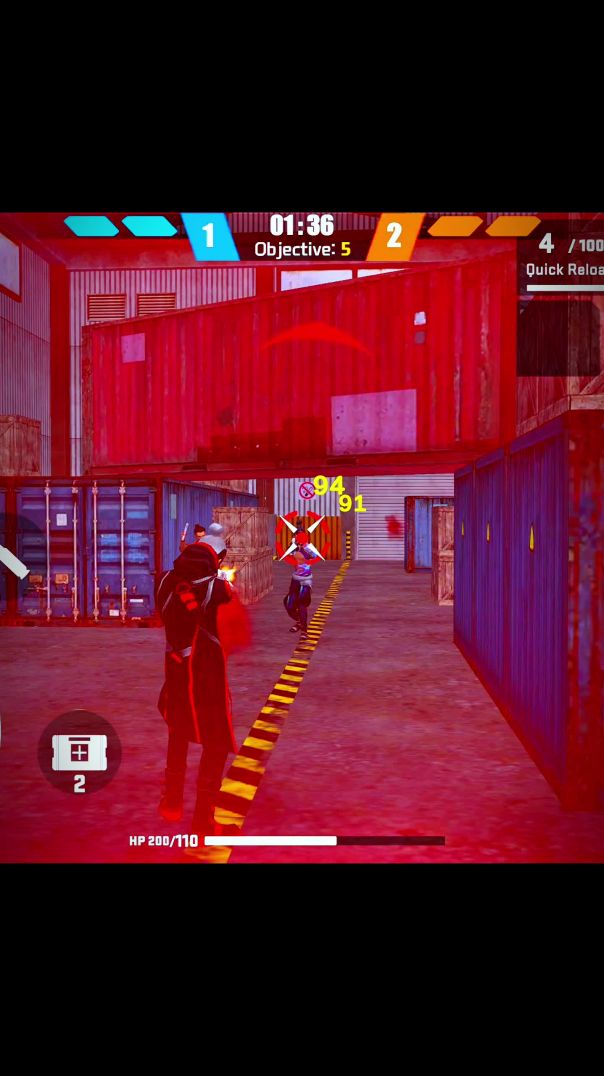This screenshot has height=1076, width=604.
Task: Tap the Quick Reload weapon panel
Action: click(562, 259)
